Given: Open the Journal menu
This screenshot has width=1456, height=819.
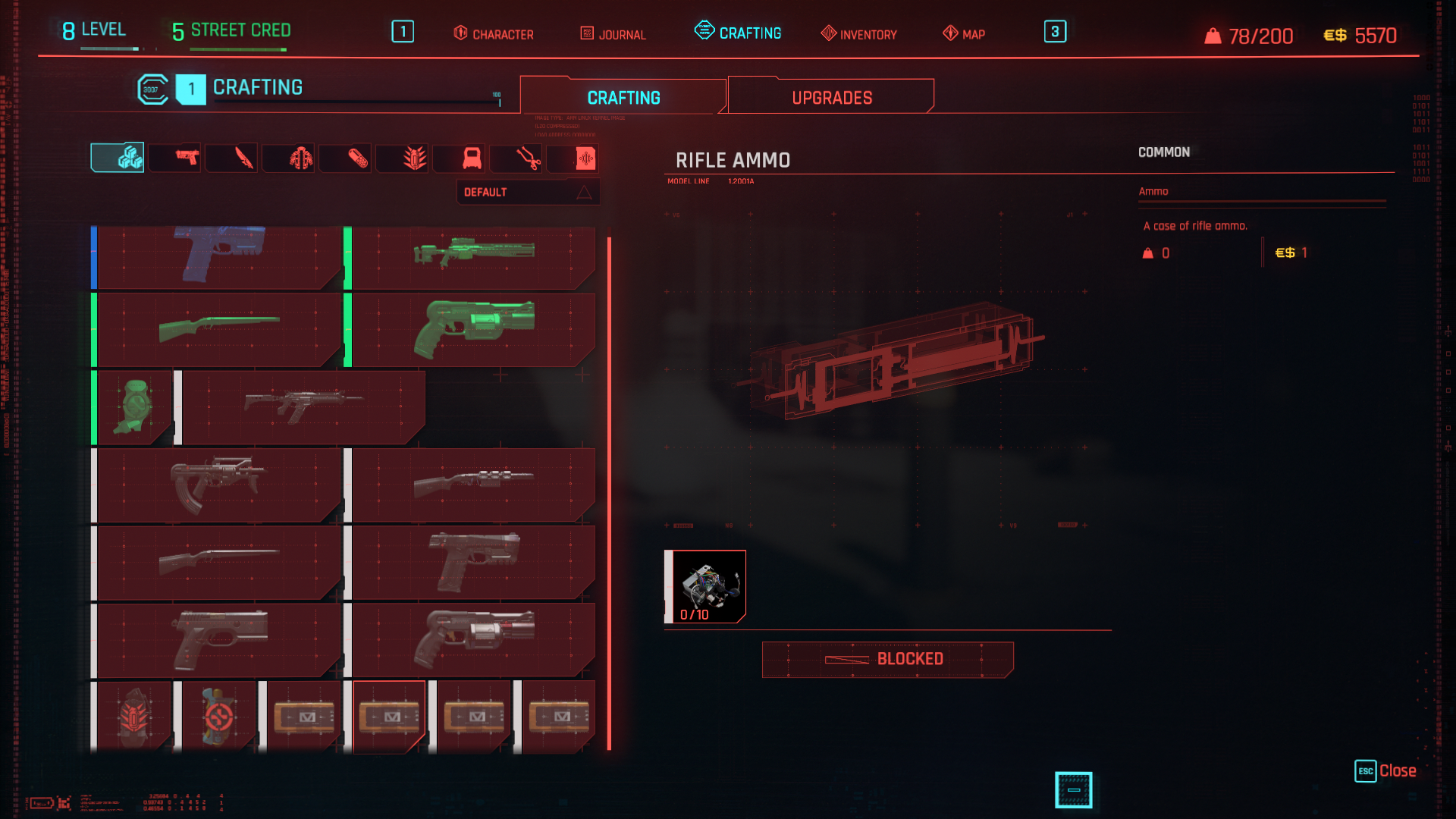Looking at the screenshot, I should pyautogui.click(x=613, y=34).
